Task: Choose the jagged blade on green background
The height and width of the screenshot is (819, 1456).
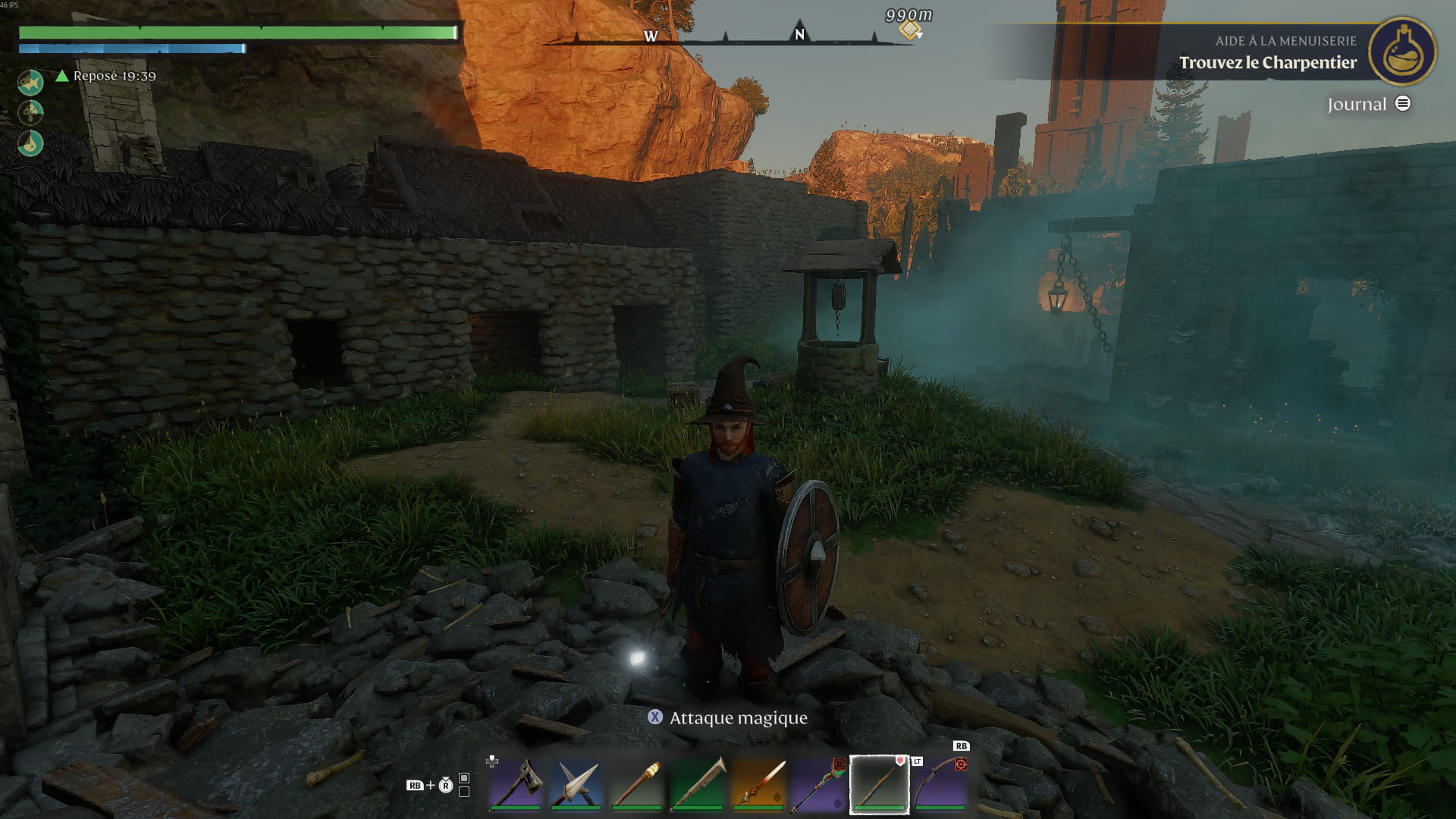Action: tap(698, 783)
